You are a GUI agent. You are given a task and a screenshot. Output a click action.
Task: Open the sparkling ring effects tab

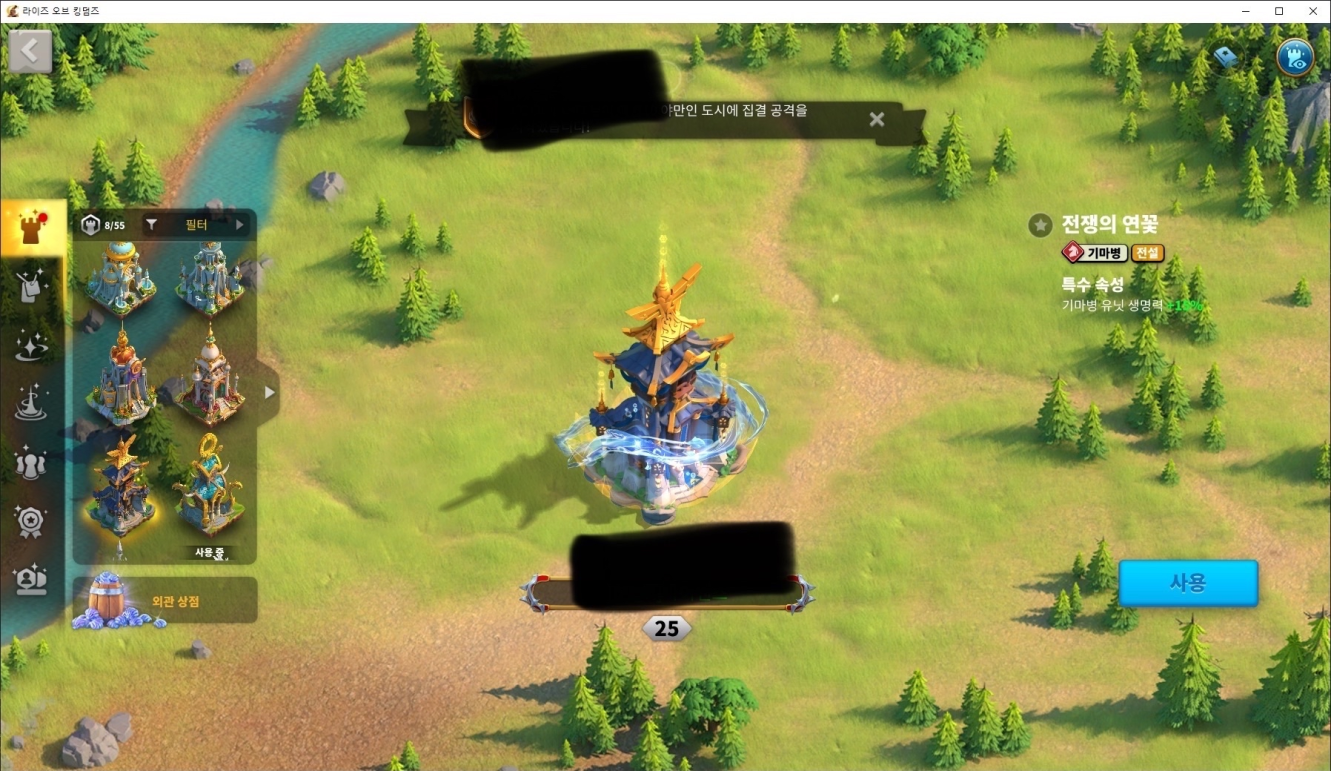point(32,345)
